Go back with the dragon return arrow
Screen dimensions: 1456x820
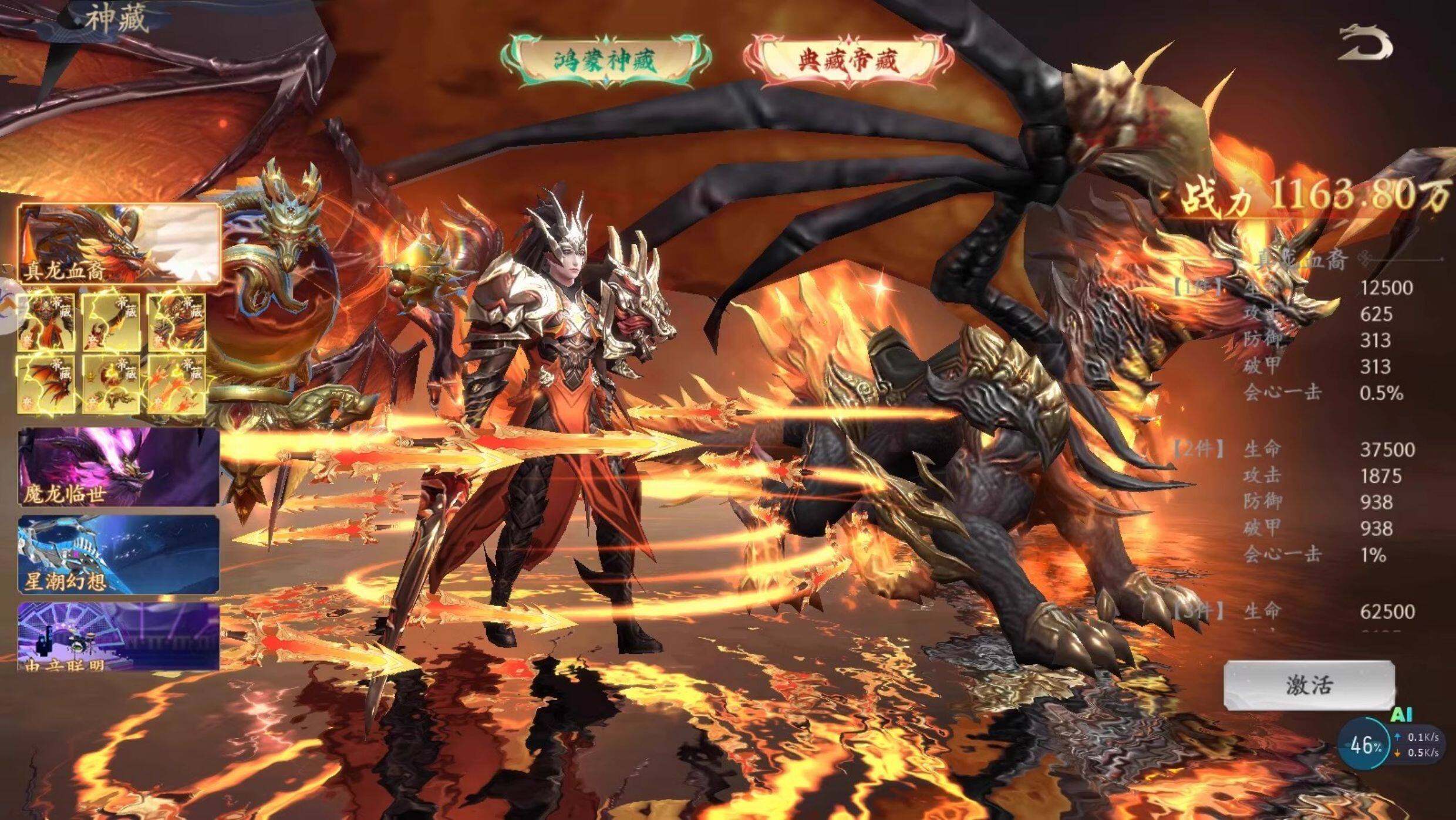(1365, 43)
